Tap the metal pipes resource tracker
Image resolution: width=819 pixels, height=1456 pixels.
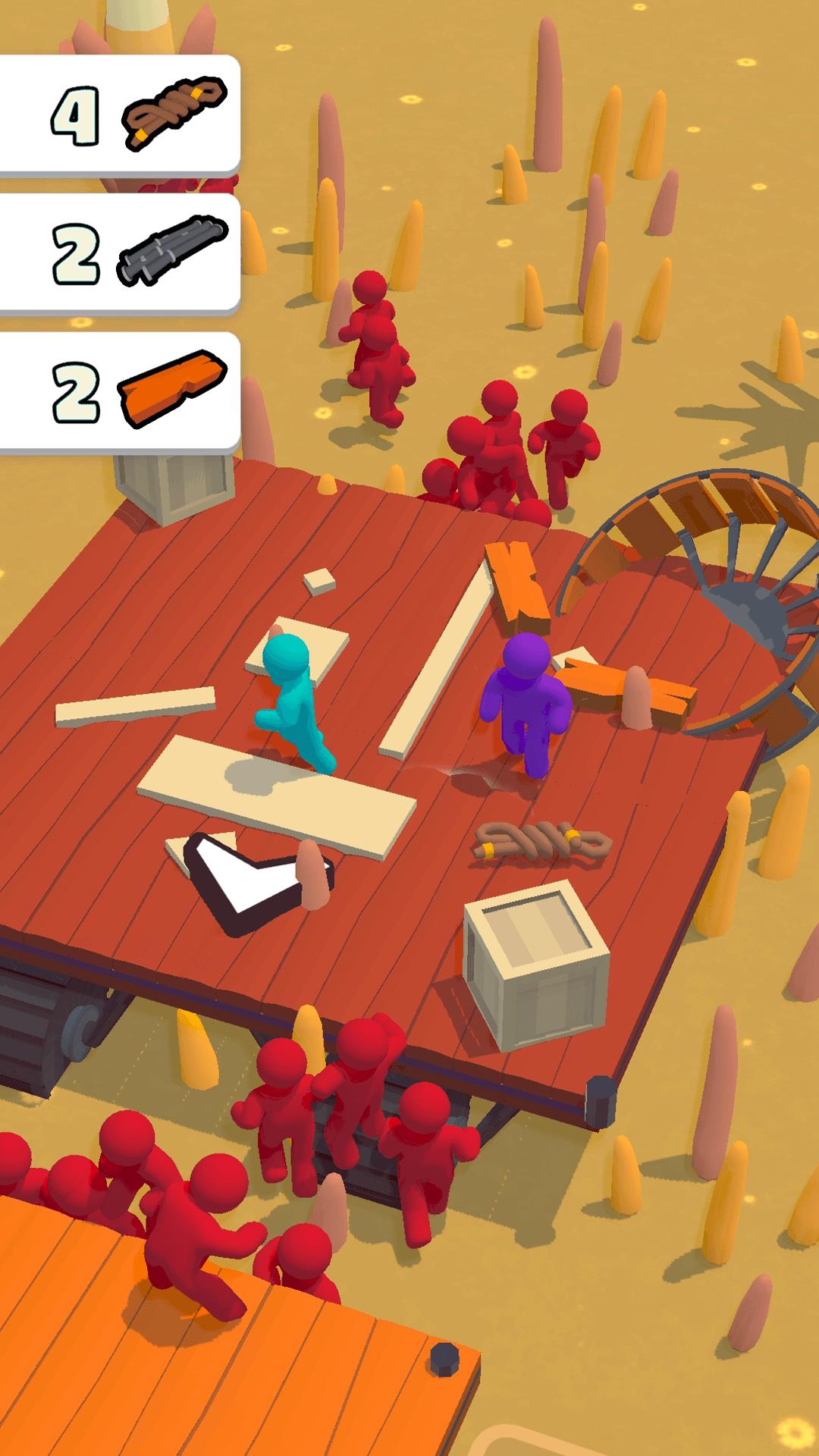[x=120, y=253]
